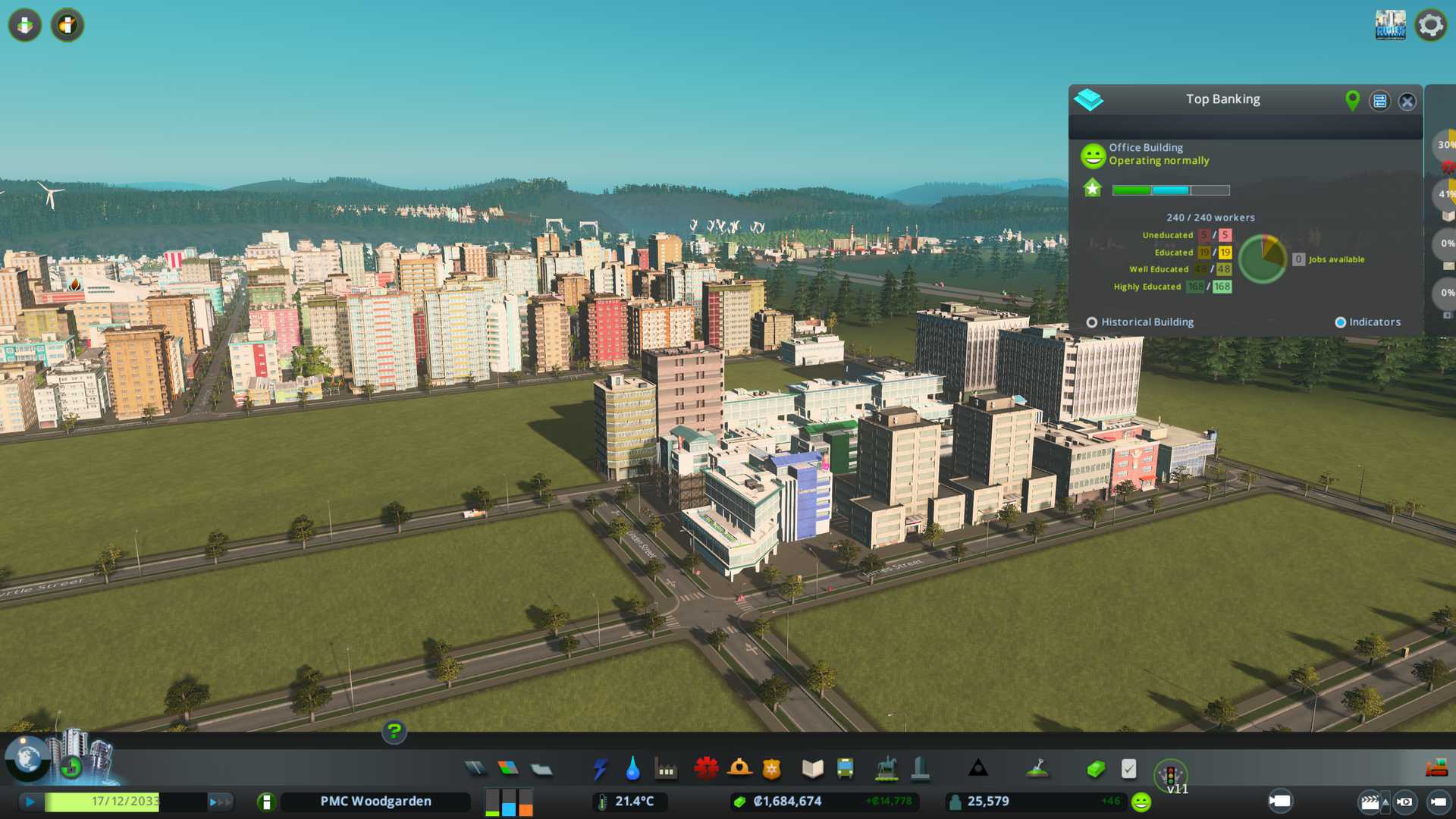Toggle the simulation play/pause button
The image size is (1456, 819).
[30, 802]
